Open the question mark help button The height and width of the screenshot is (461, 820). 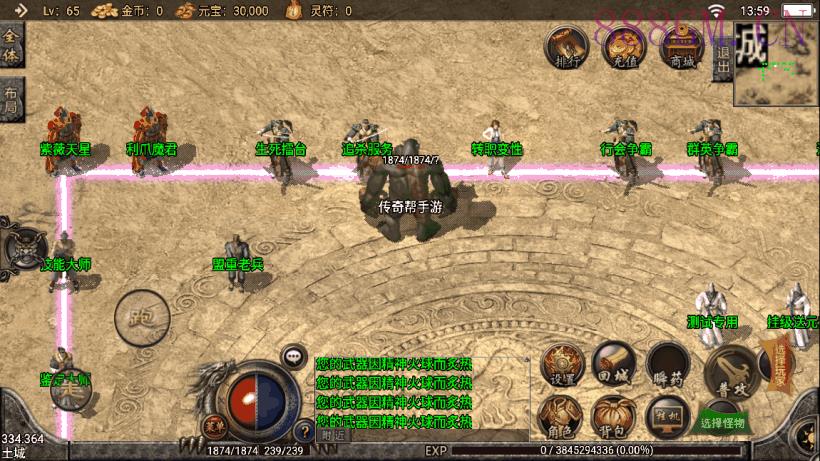coord(304,432)
